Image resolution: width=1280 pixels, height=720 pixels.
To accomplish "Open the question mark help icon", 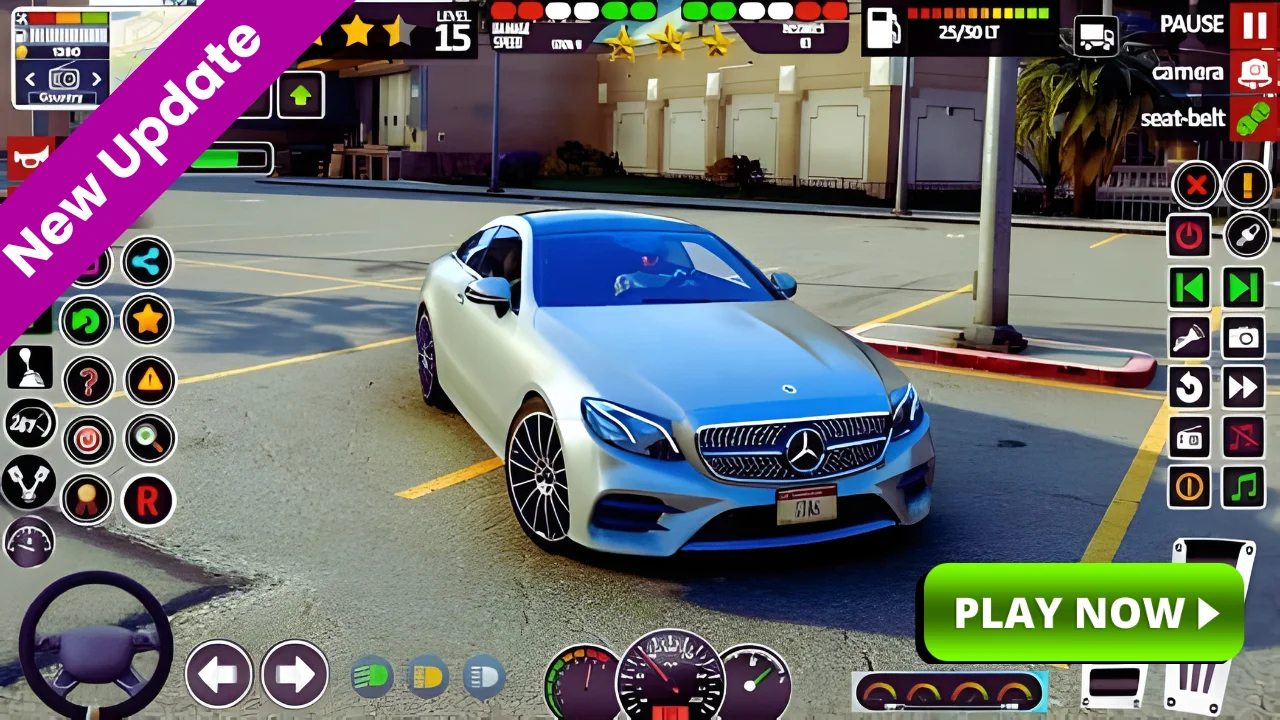I will click(87, 380).
